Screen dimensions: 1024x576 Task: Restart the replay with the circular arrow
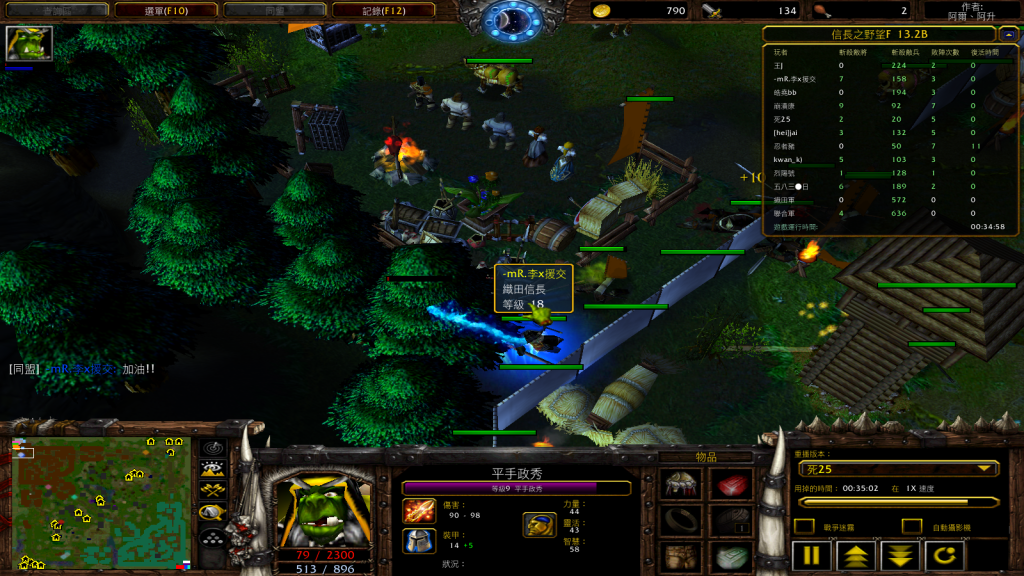tap(945, 555)
